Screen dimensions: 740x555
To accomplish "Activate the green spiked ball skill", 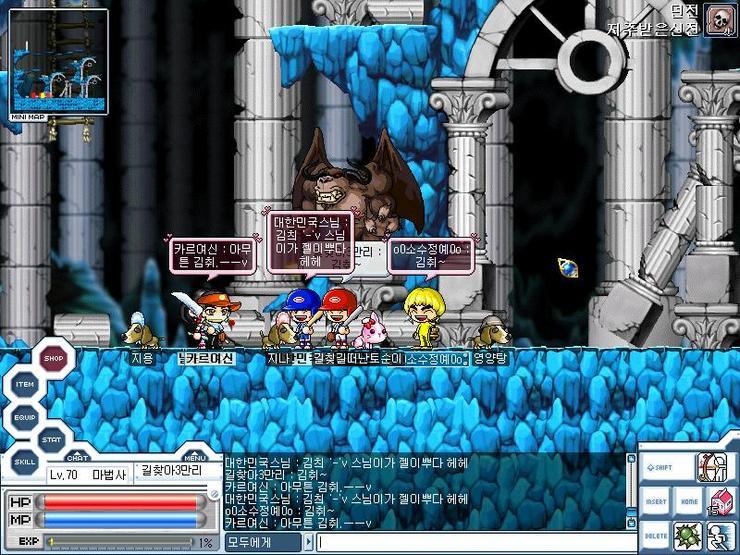I will pos(686,536).
